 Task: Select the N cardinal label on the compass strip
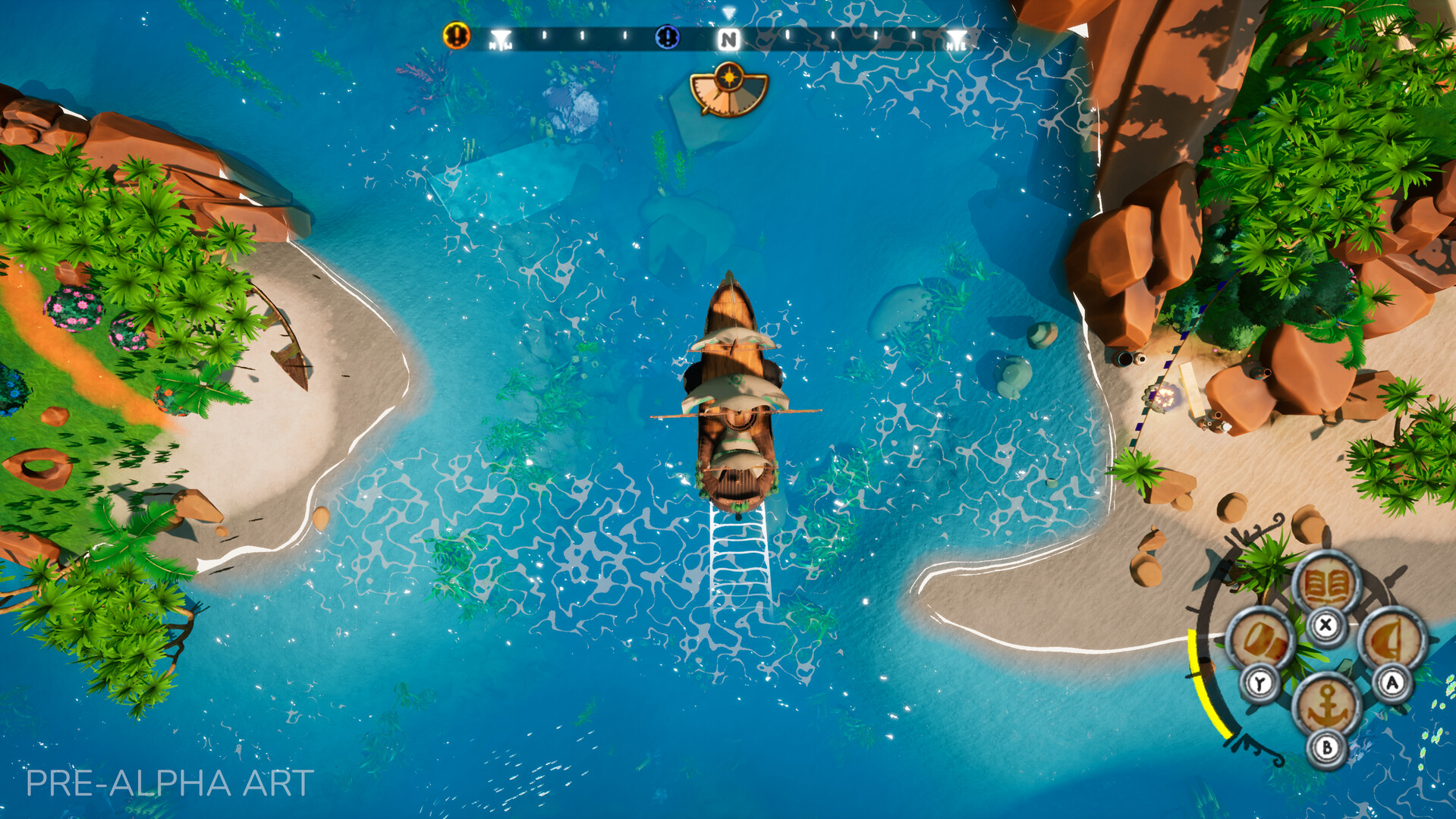[731, 39]
